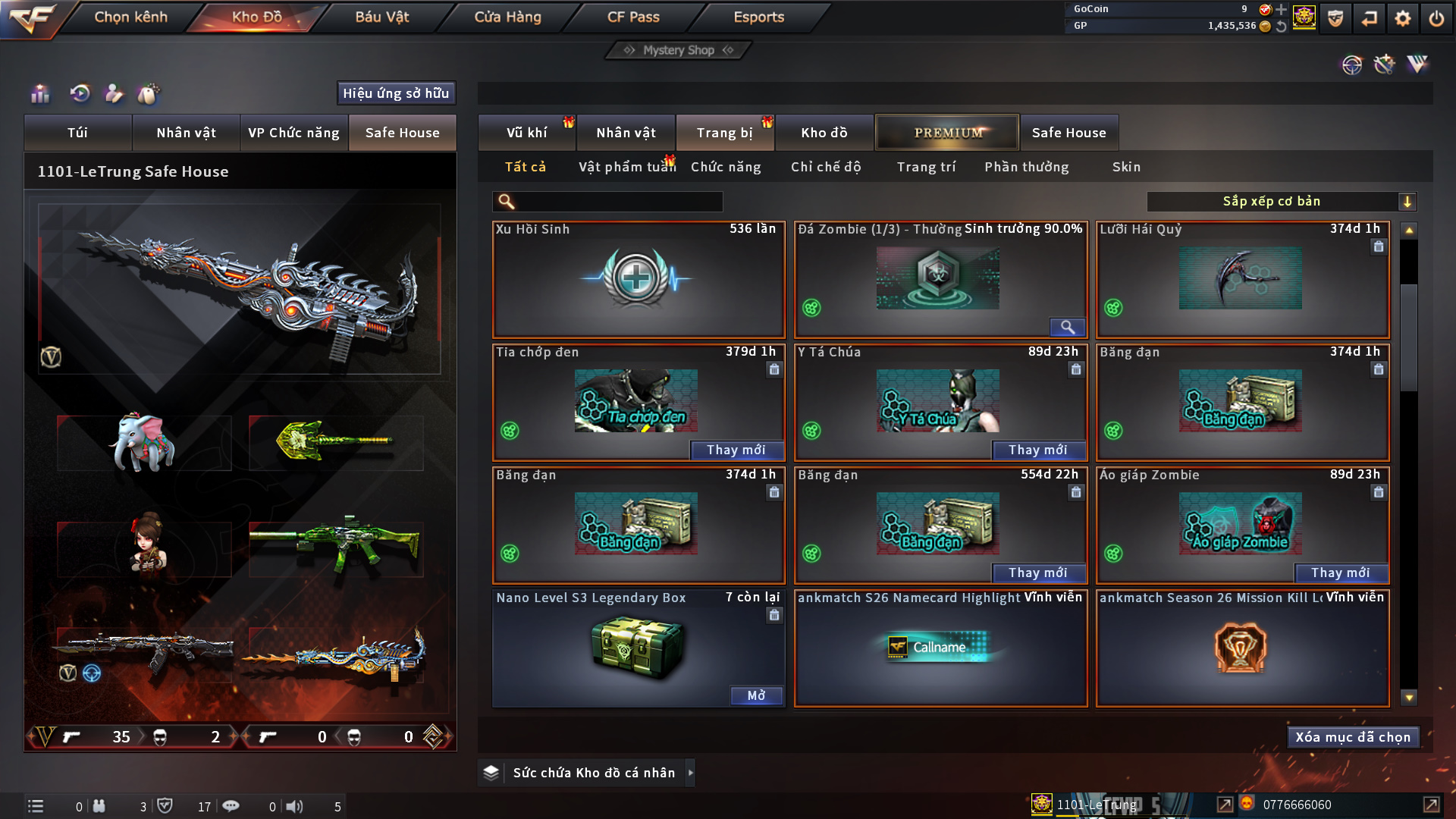1456x819 pixels.
Task: Select the Túi tab
Action: point(77,133)
